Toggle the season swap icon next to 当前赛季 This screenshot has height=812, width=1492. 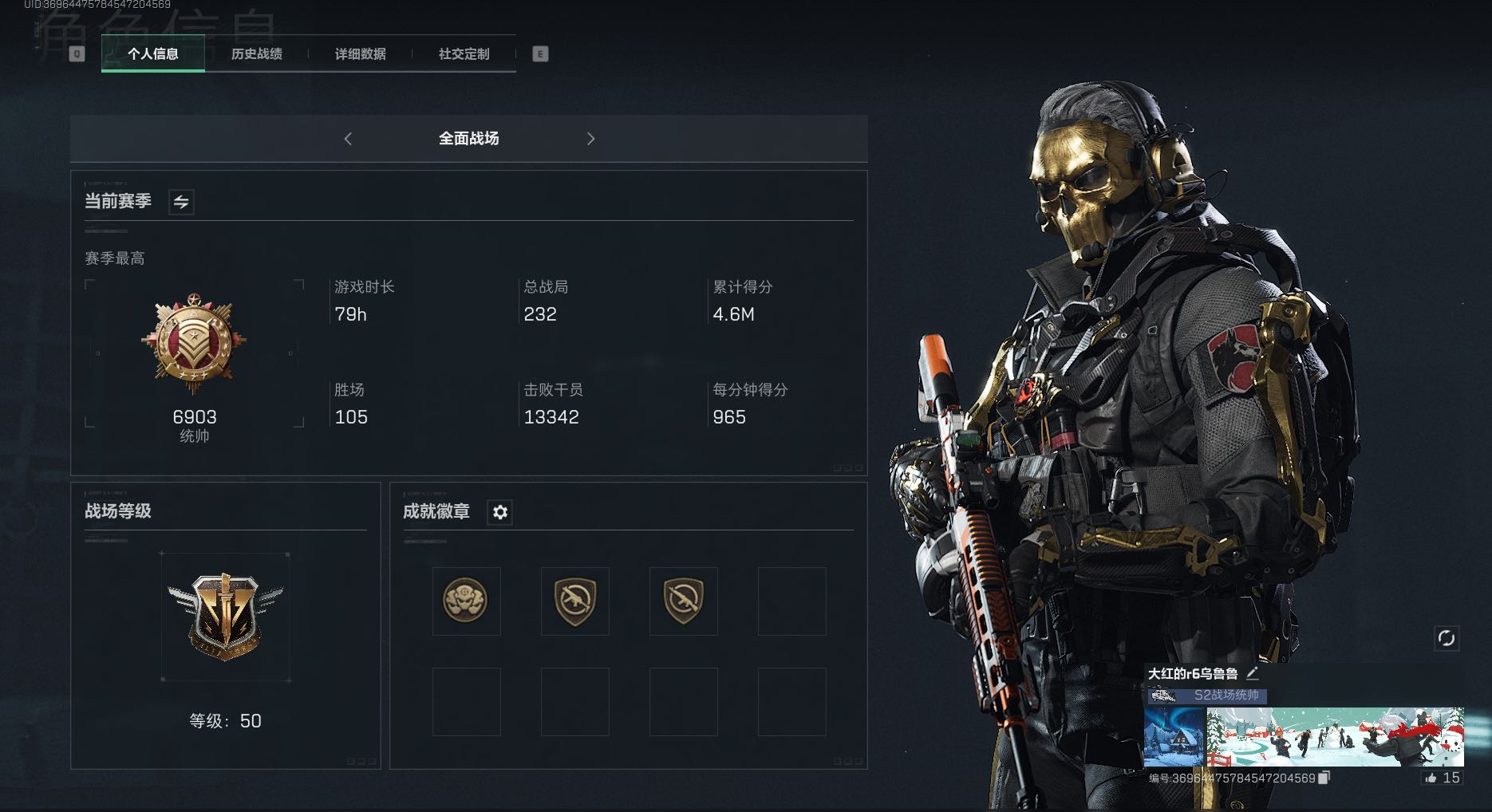(x=181, y=202)
